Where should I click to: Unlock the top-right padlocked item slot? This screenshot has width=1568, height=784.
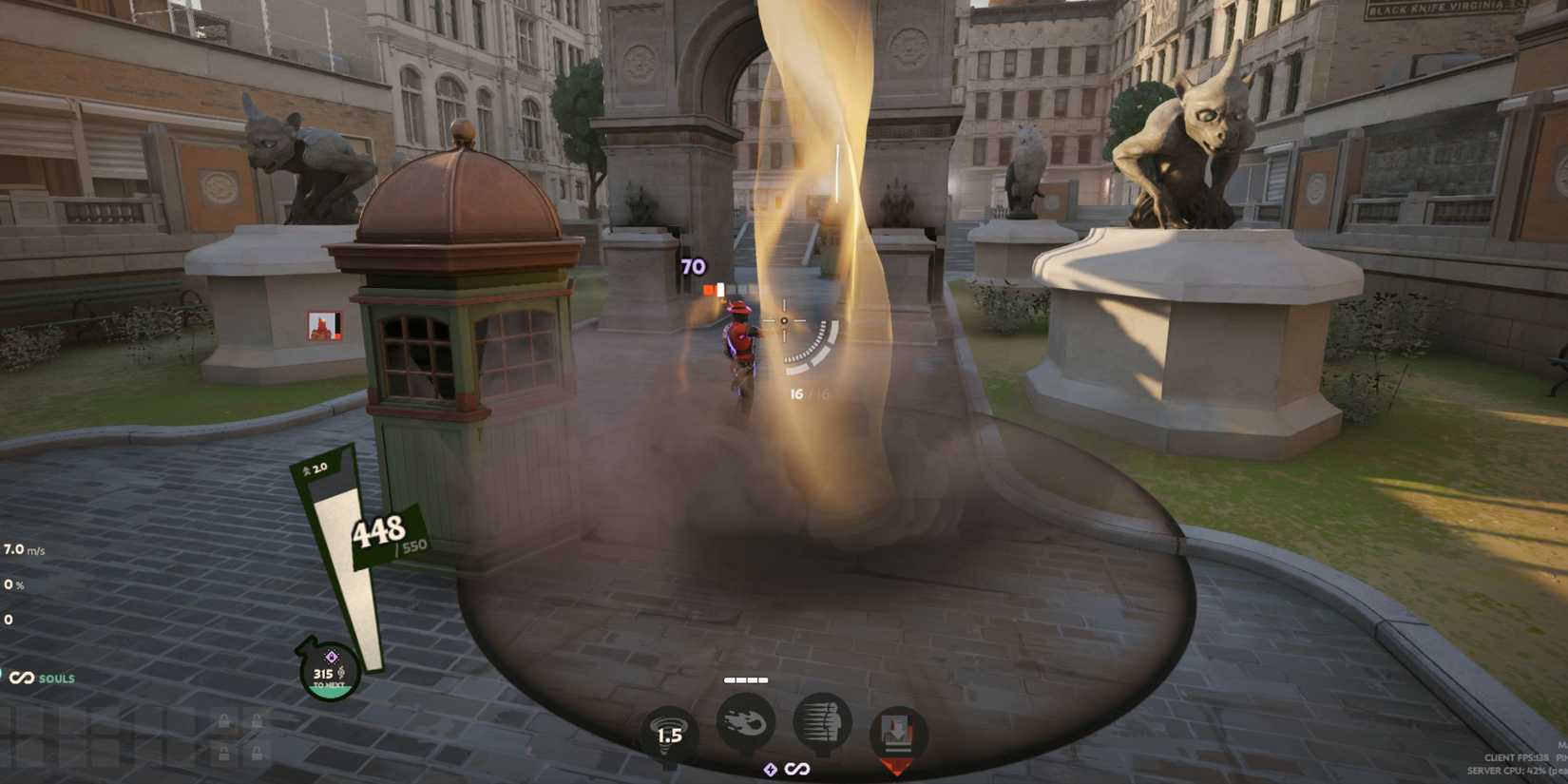(x=257, y=720)
